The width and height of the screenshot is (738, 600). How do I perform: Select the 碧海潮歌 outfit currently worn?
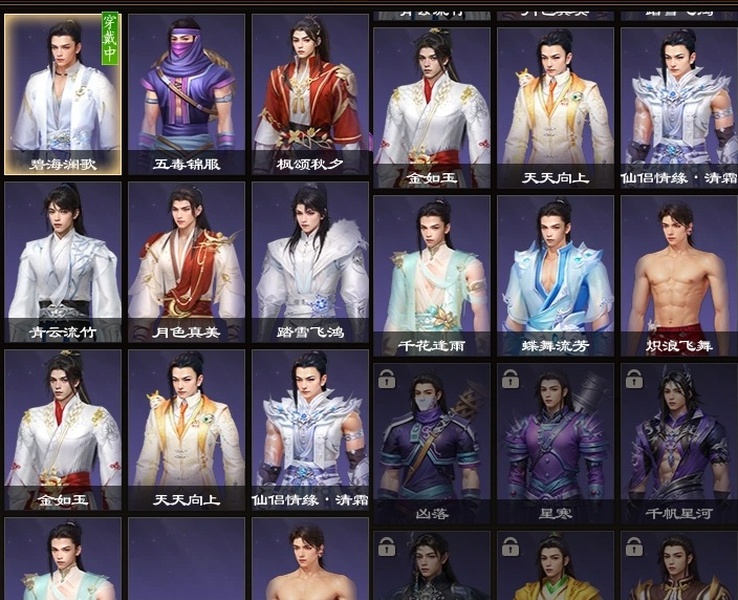point(63,95)
